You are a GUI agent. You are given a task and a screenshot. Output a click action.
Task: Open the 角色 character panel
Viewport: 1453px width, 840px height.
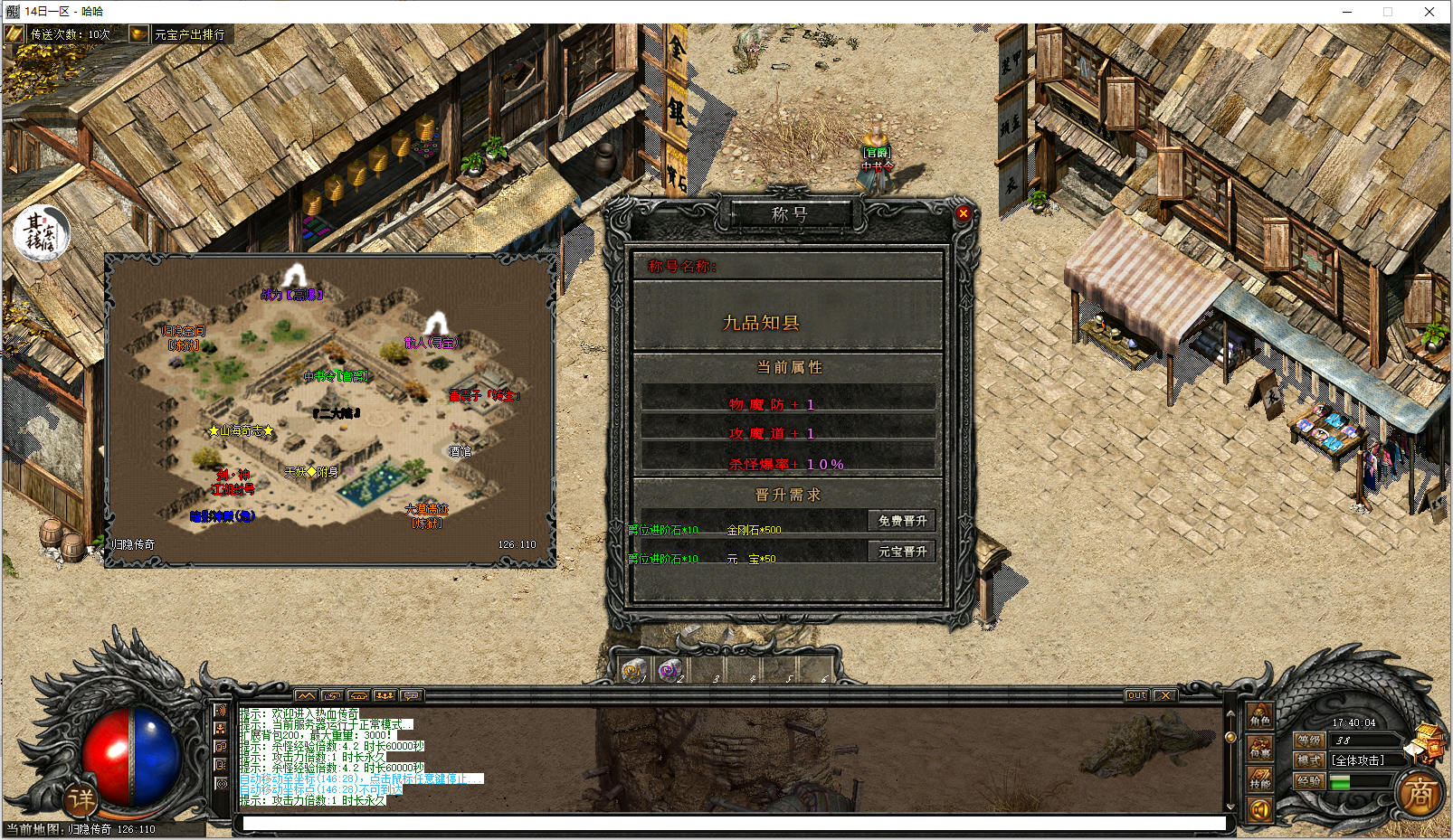[1260, 716]
